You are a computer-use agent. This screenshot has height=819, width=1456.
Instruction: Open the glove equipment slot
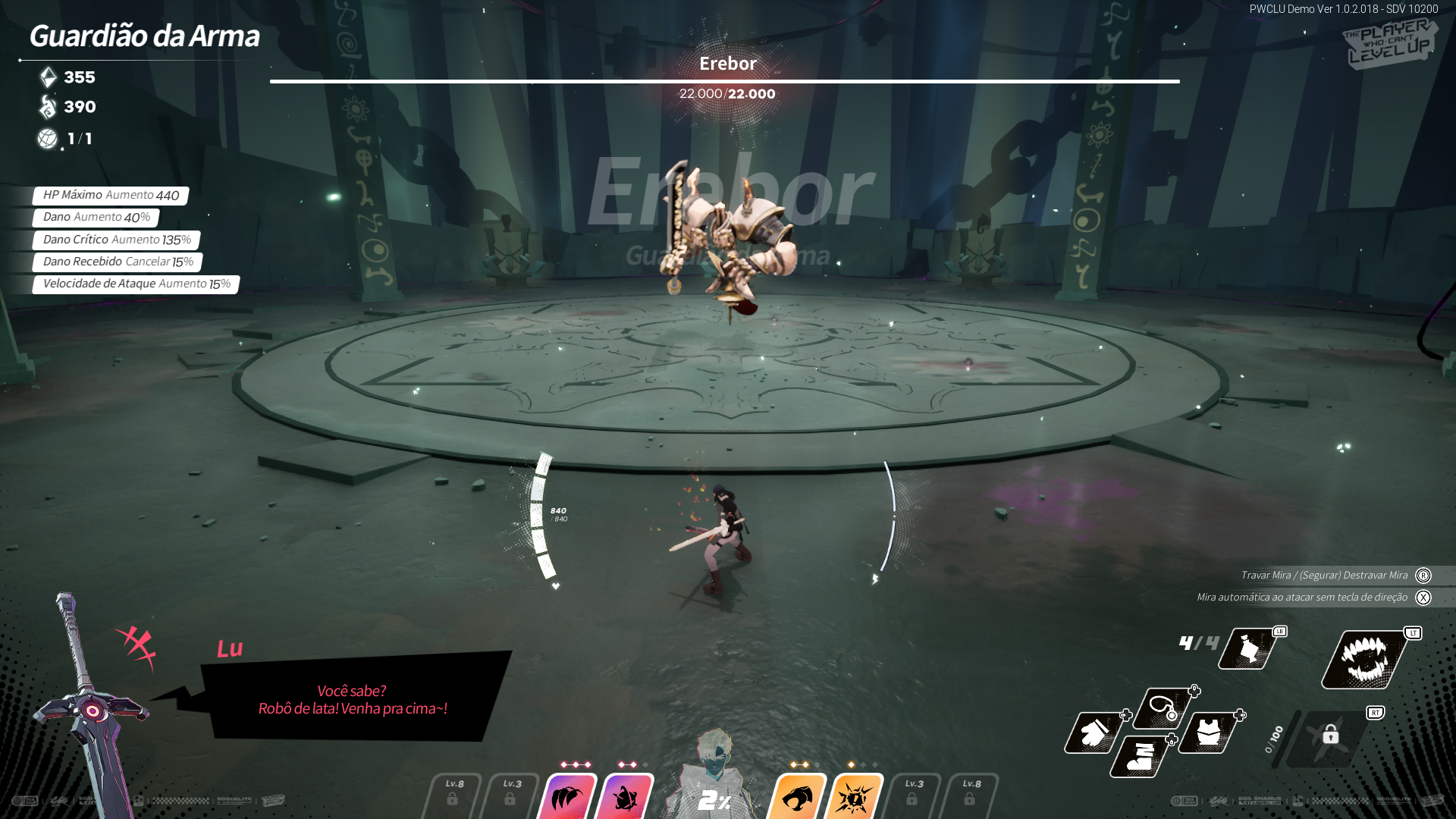click(1094, 733)
